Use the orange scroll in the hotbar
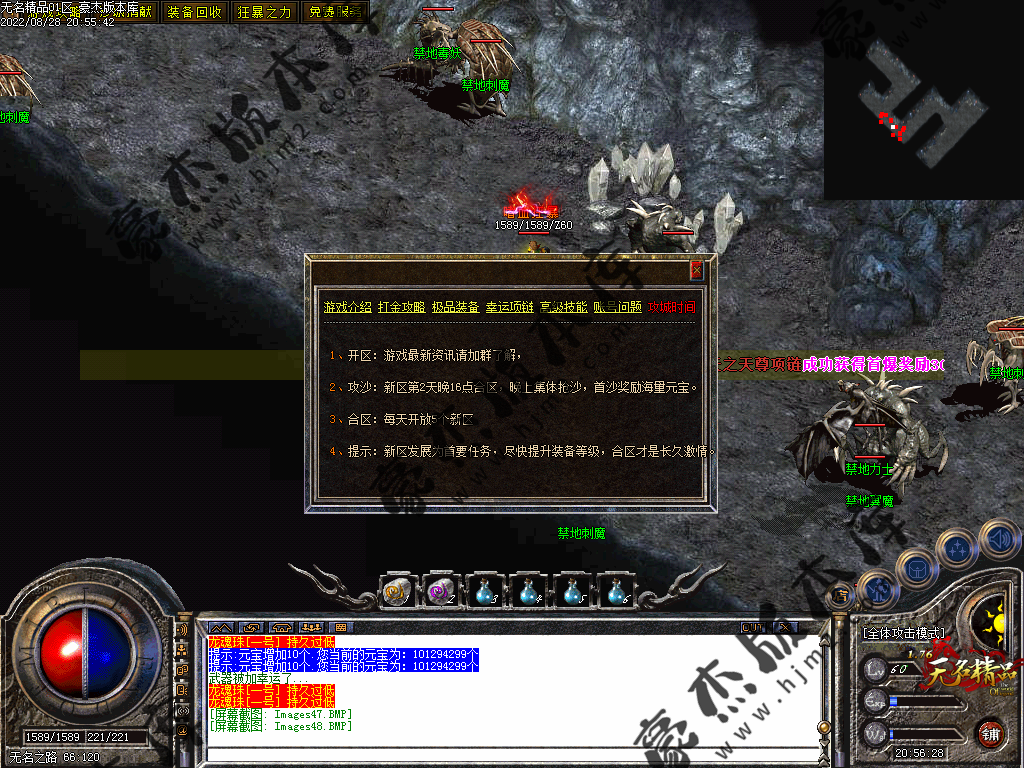1024x768 pixels. click(x=396, y=594)
